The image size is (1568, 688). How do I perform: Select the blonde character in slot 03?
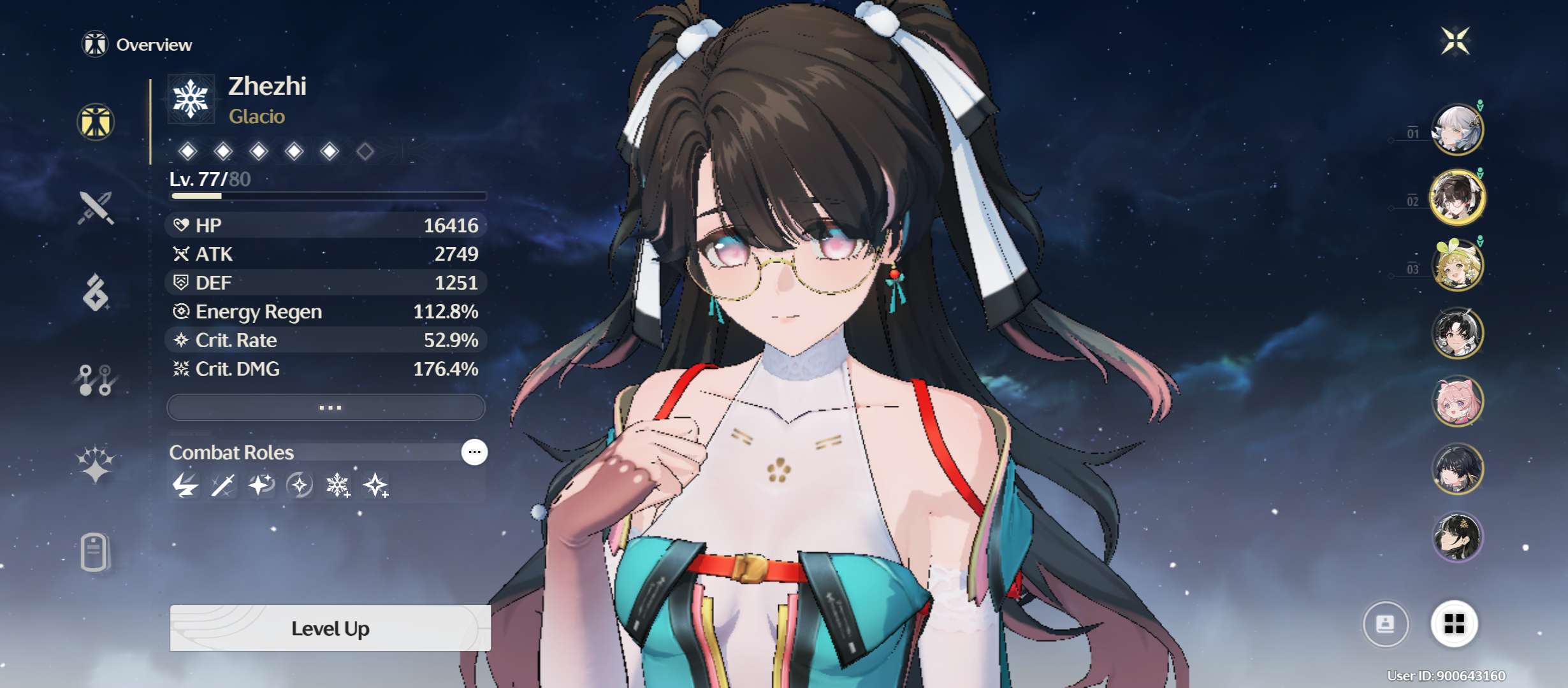click(x=1457, y=265)
